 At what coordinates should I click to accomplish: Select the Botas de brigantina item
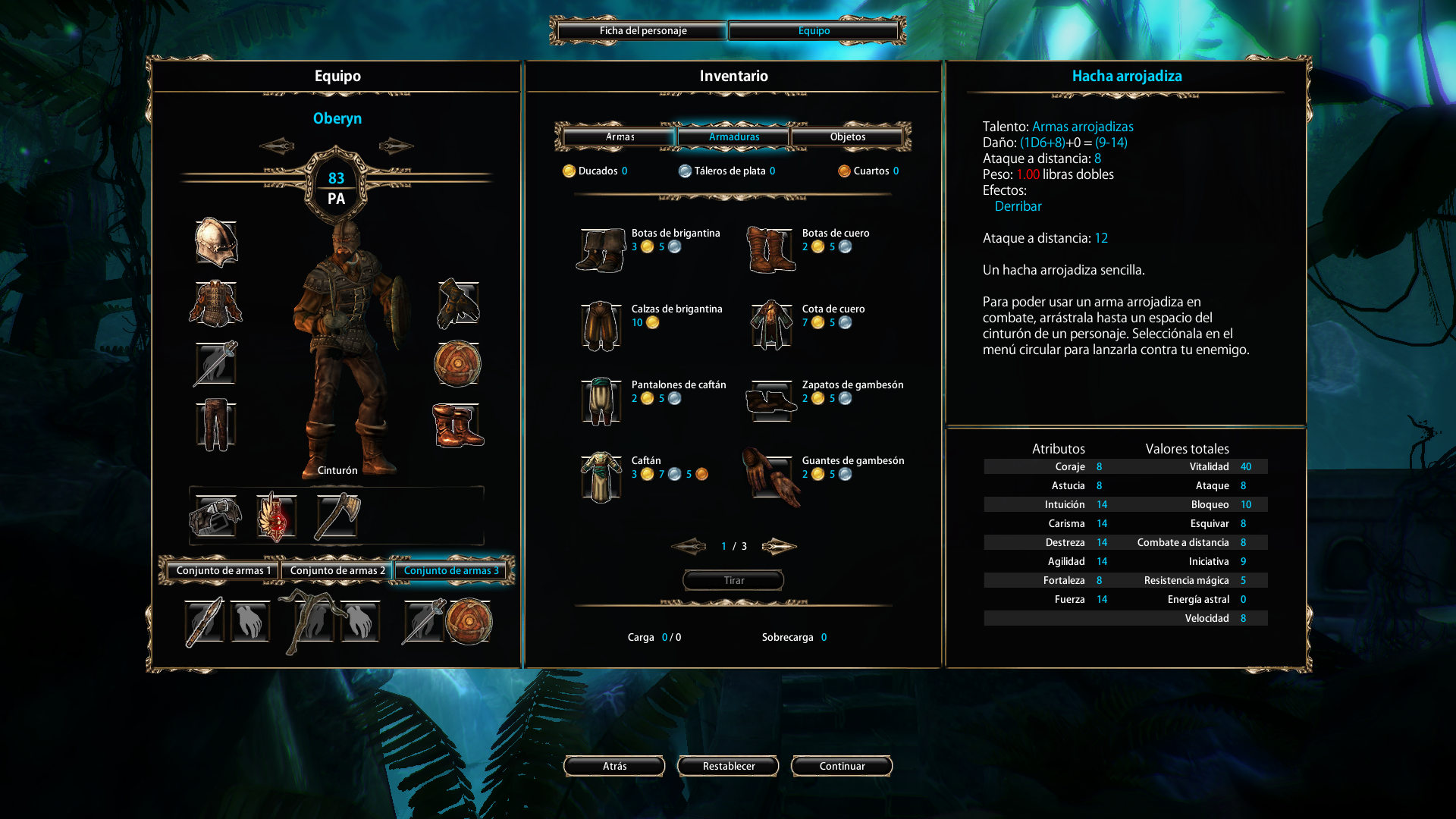click(x=601, y=249)
